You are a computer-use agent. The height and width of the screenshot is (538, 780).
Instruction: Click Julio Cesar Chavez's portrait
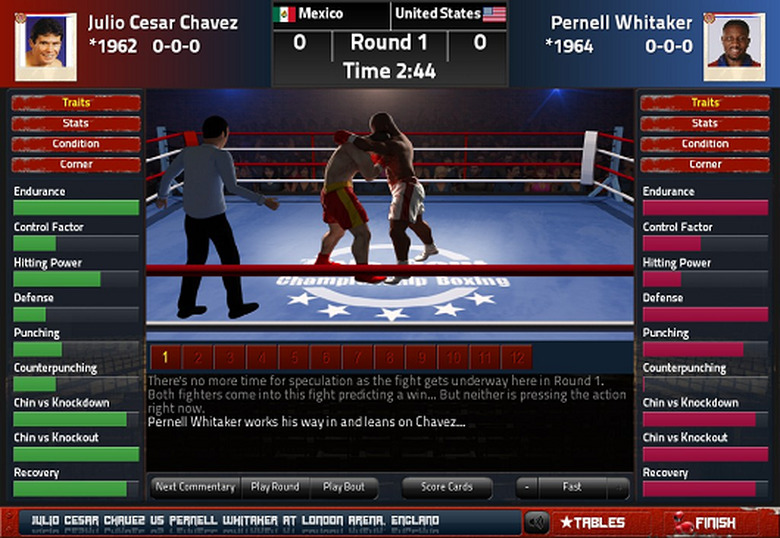45,46
